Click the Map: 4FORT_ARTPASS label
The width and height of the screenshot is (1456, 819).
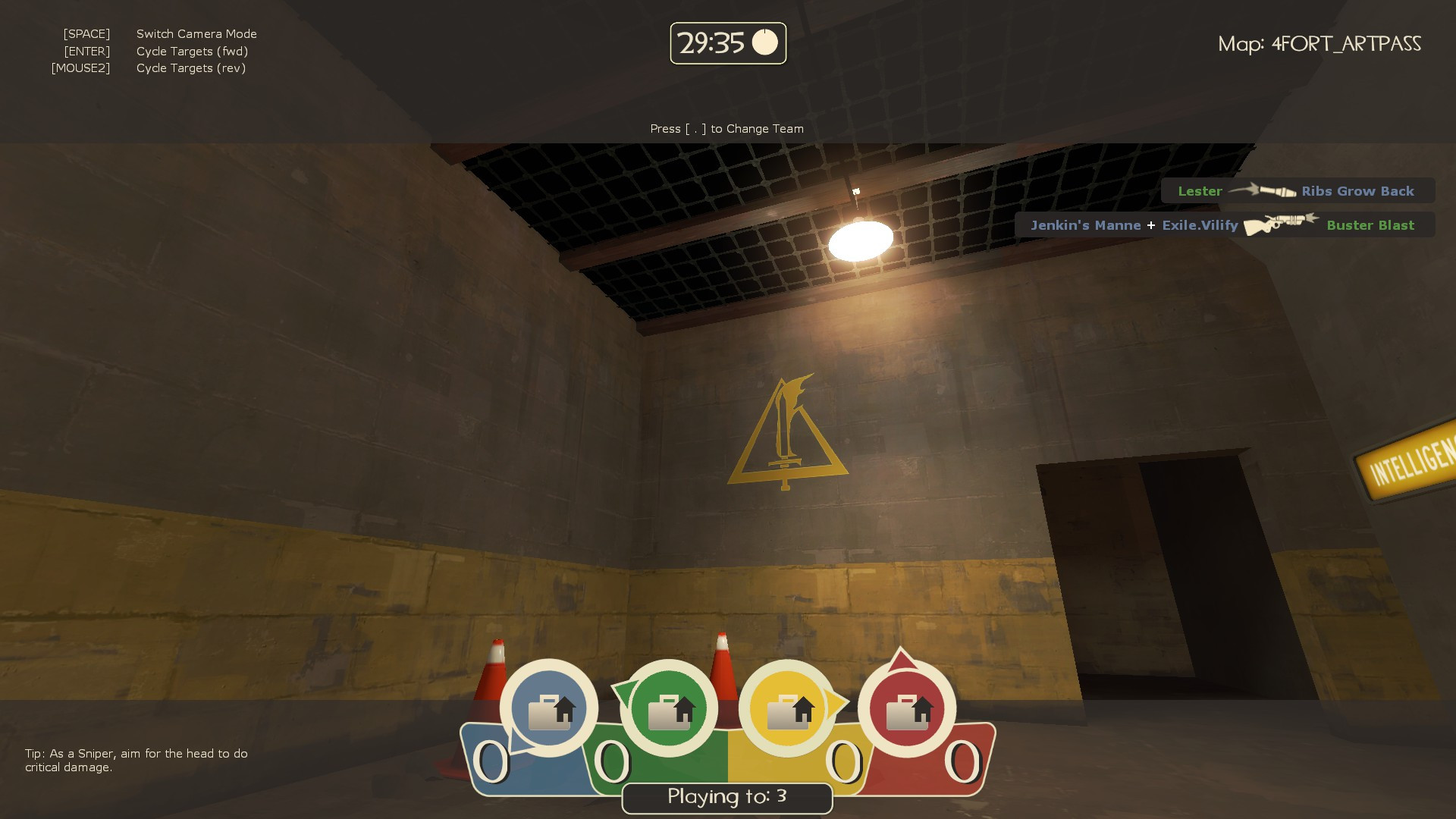1321,44
